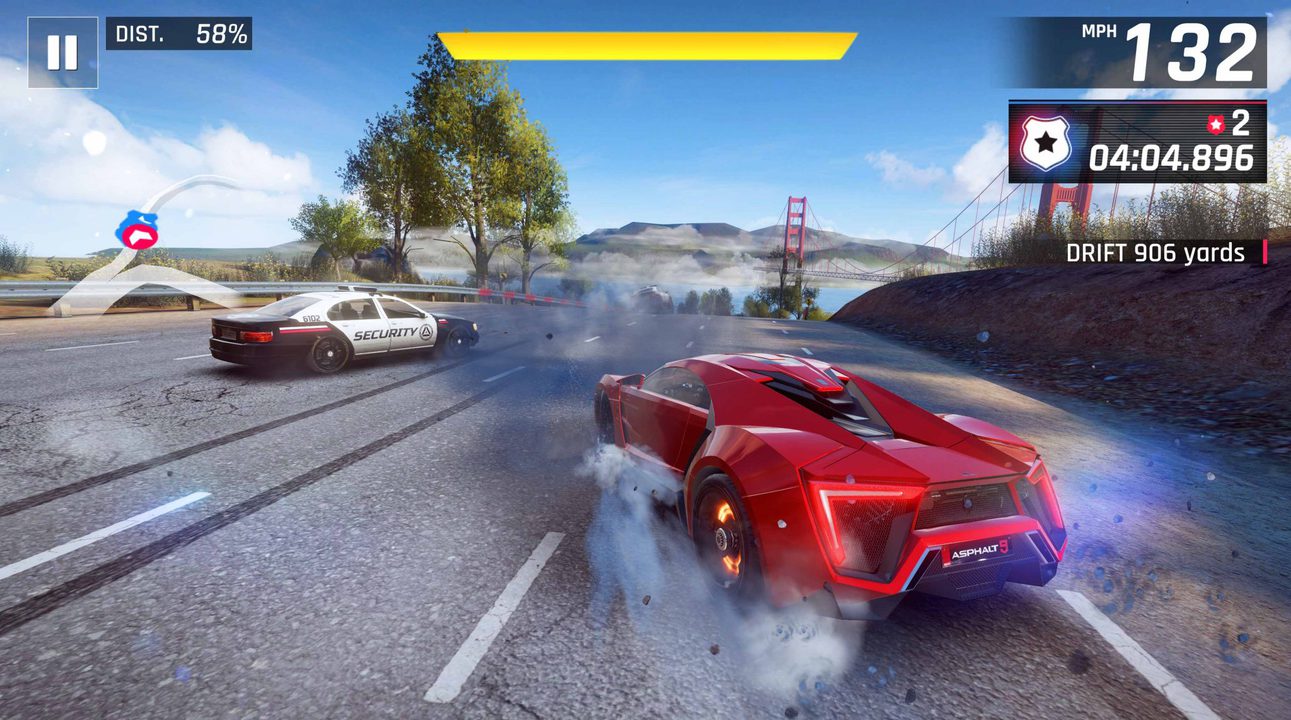The height and width of the screenshot is (720, 1291).
Task: Select the police badge shield icon
Action: coord(1044,141)
